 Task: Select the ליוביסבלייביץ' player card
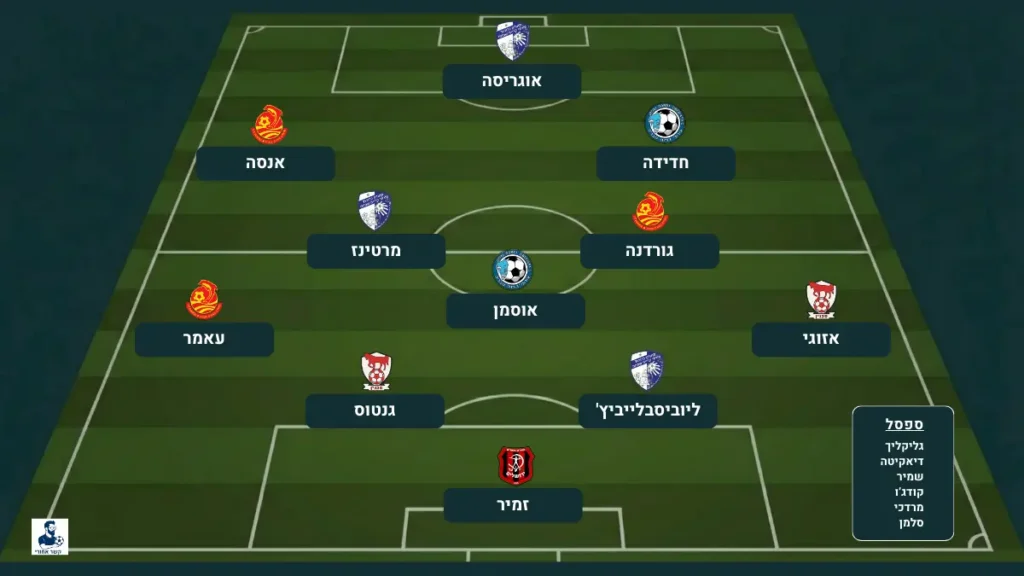pos(648,411)
